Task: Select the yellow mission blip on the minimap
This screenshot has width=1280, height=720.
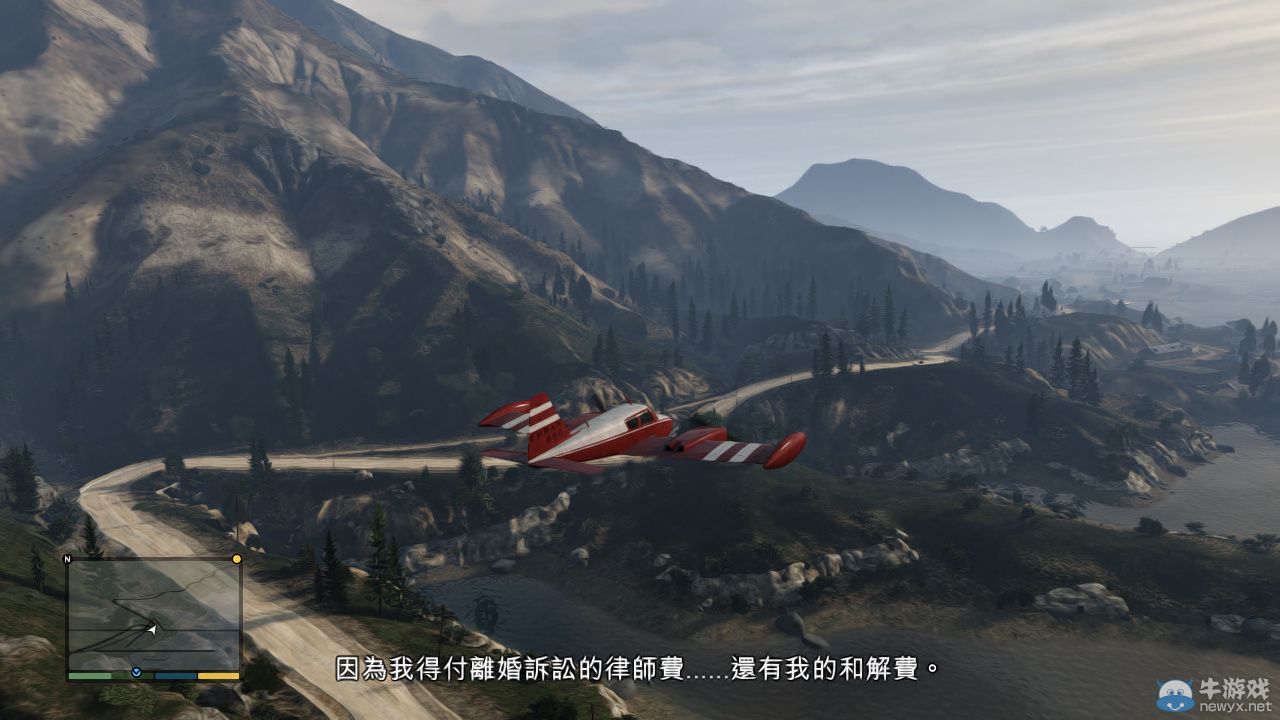Action: 236,559
